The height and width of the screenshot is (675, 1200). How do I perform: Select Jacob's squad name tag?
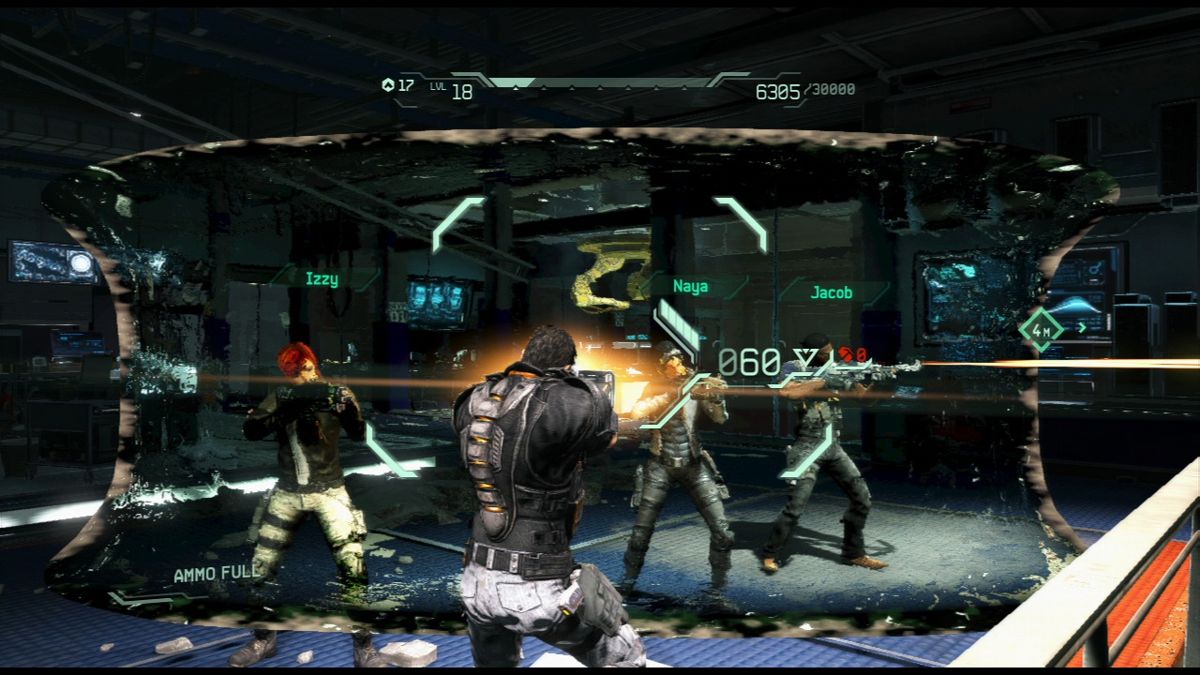pyautogui.click(x=832, y=293)
